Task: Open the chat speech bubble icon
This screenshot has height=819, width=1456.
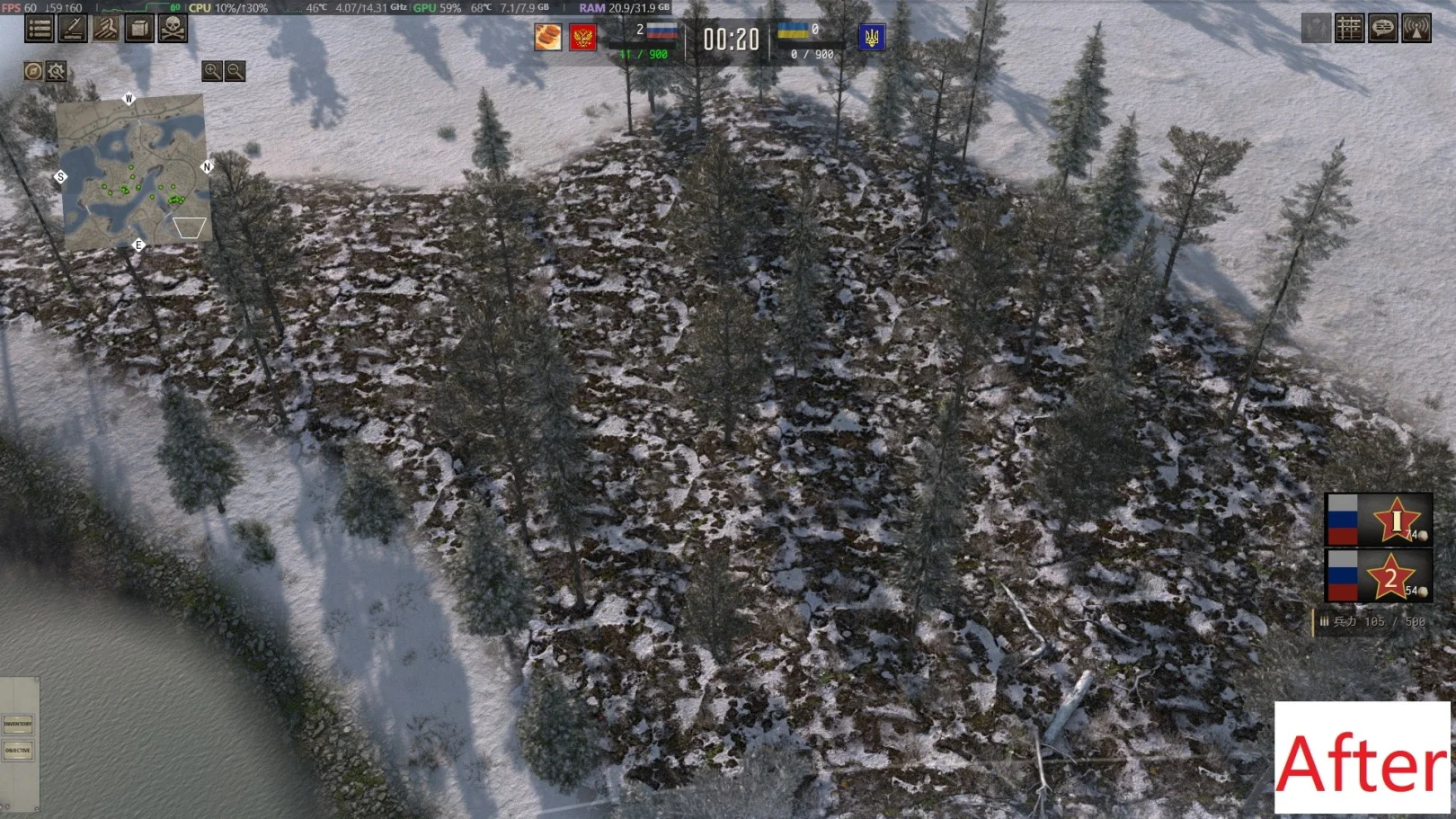Action: click(x=1382, y=29)
